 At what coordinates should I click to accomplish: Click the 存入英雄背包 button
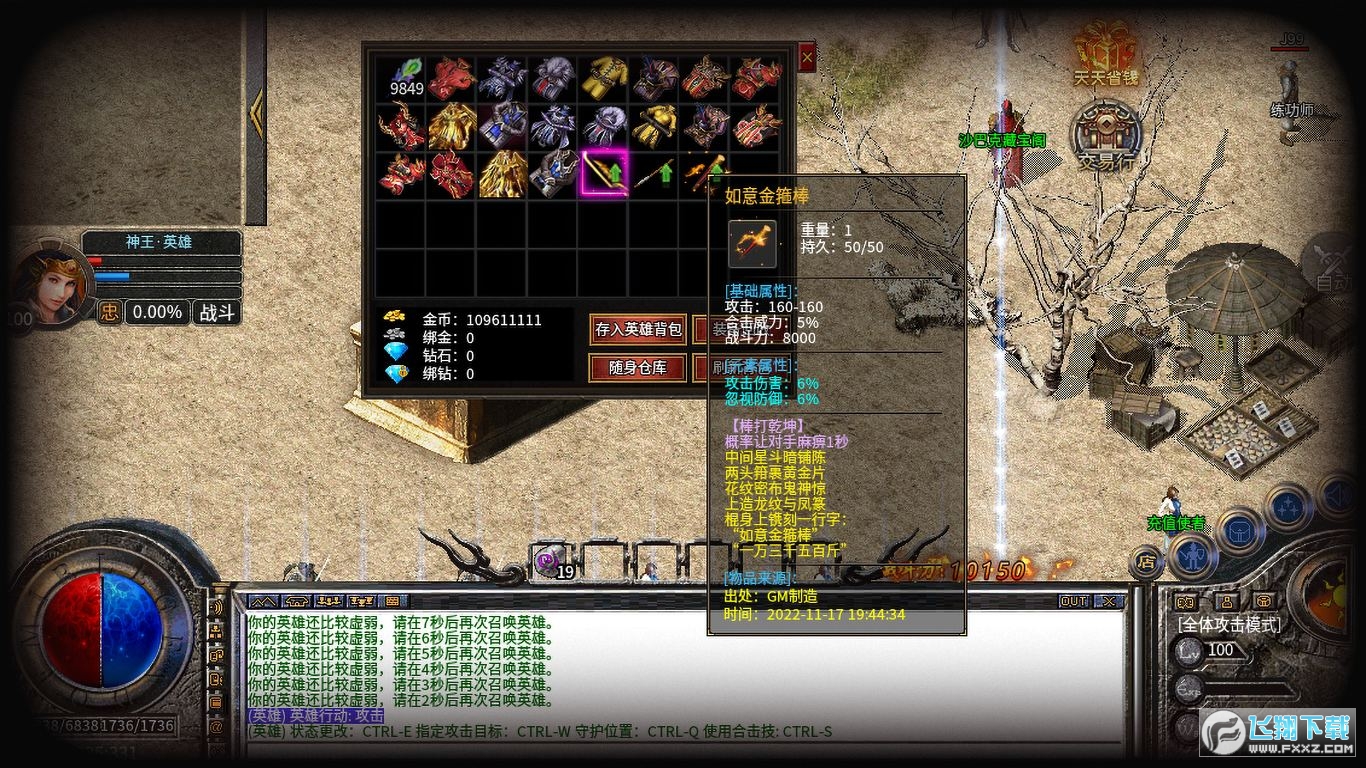[637, 329]
